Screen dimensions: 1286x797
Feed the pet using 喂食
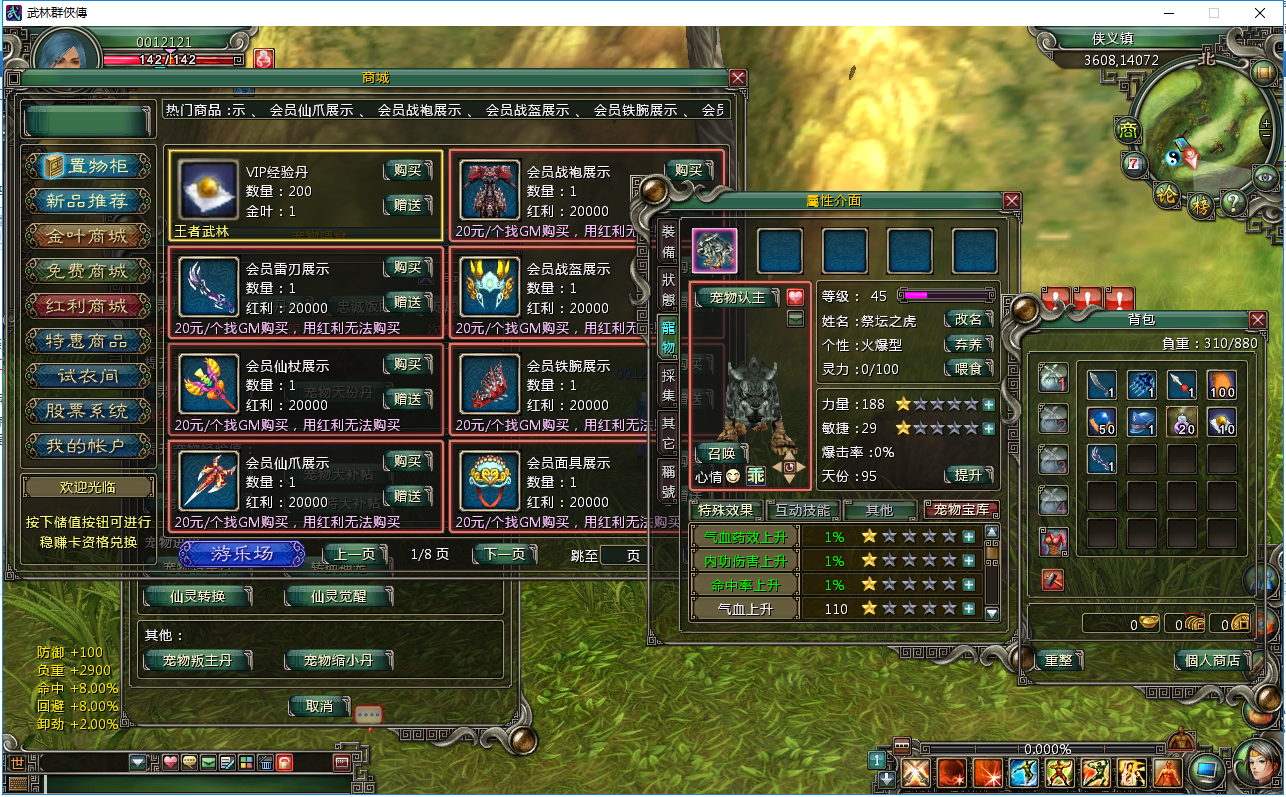tap(969, 368)
